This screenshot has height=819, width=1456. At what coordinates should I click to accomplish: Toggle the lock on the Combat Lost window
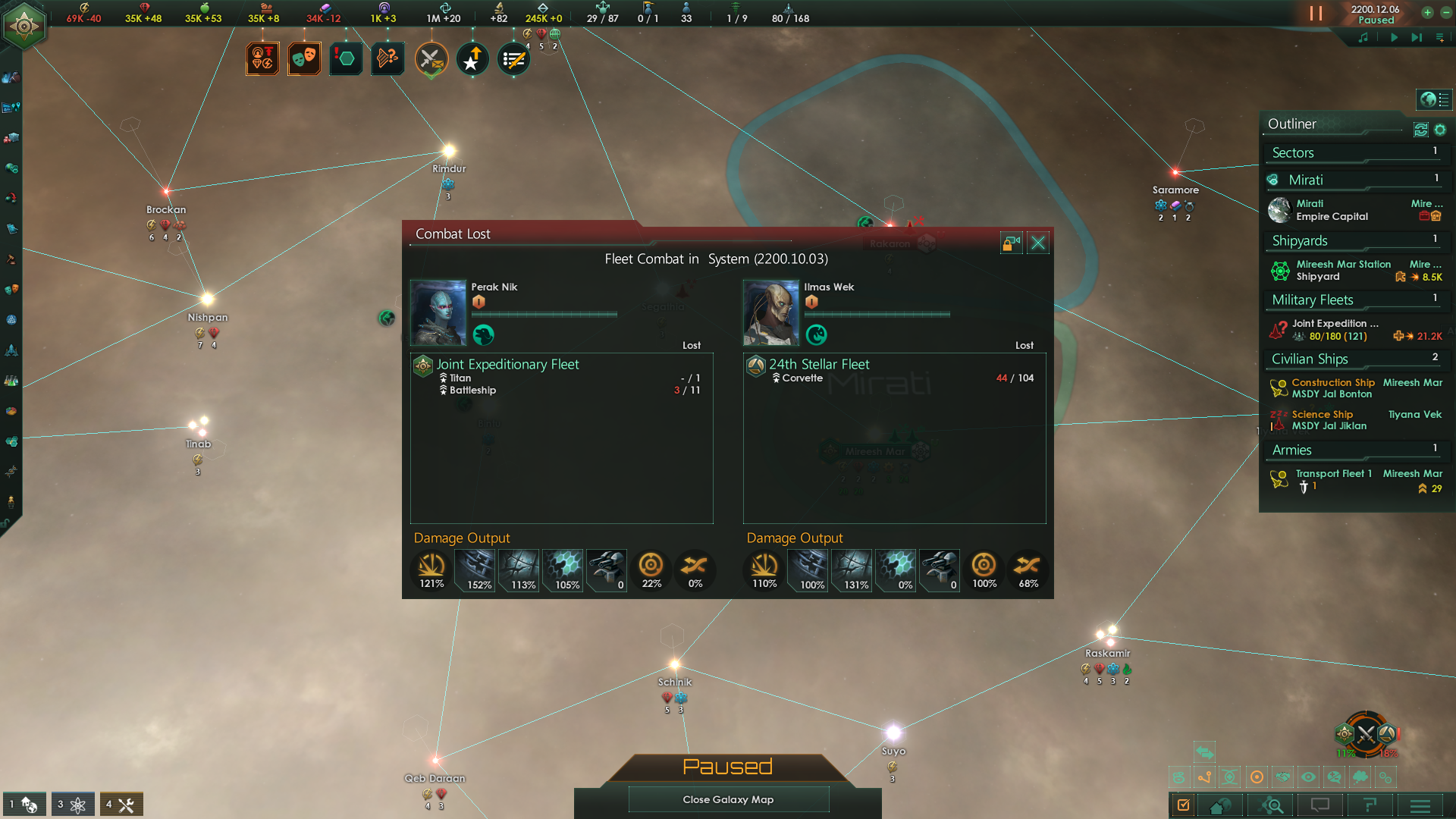point(1012,243)
